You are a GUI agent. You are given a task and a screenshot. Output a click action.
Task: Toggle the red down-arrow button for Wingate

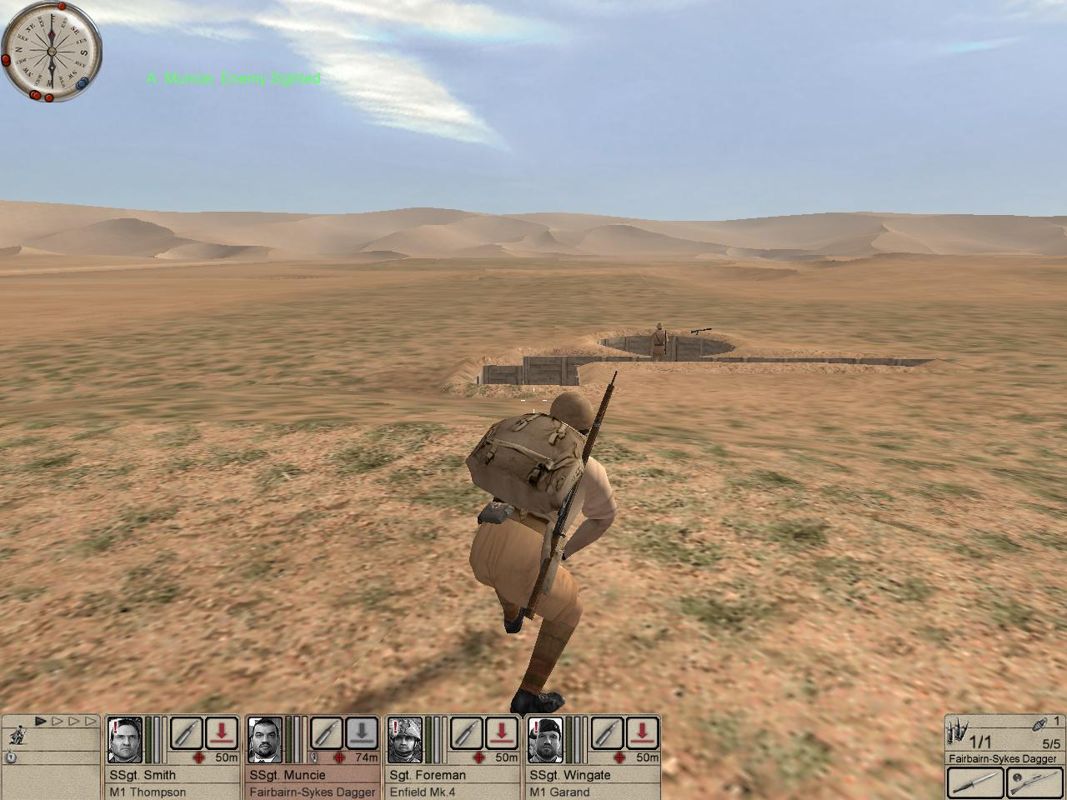coord(641,733)
